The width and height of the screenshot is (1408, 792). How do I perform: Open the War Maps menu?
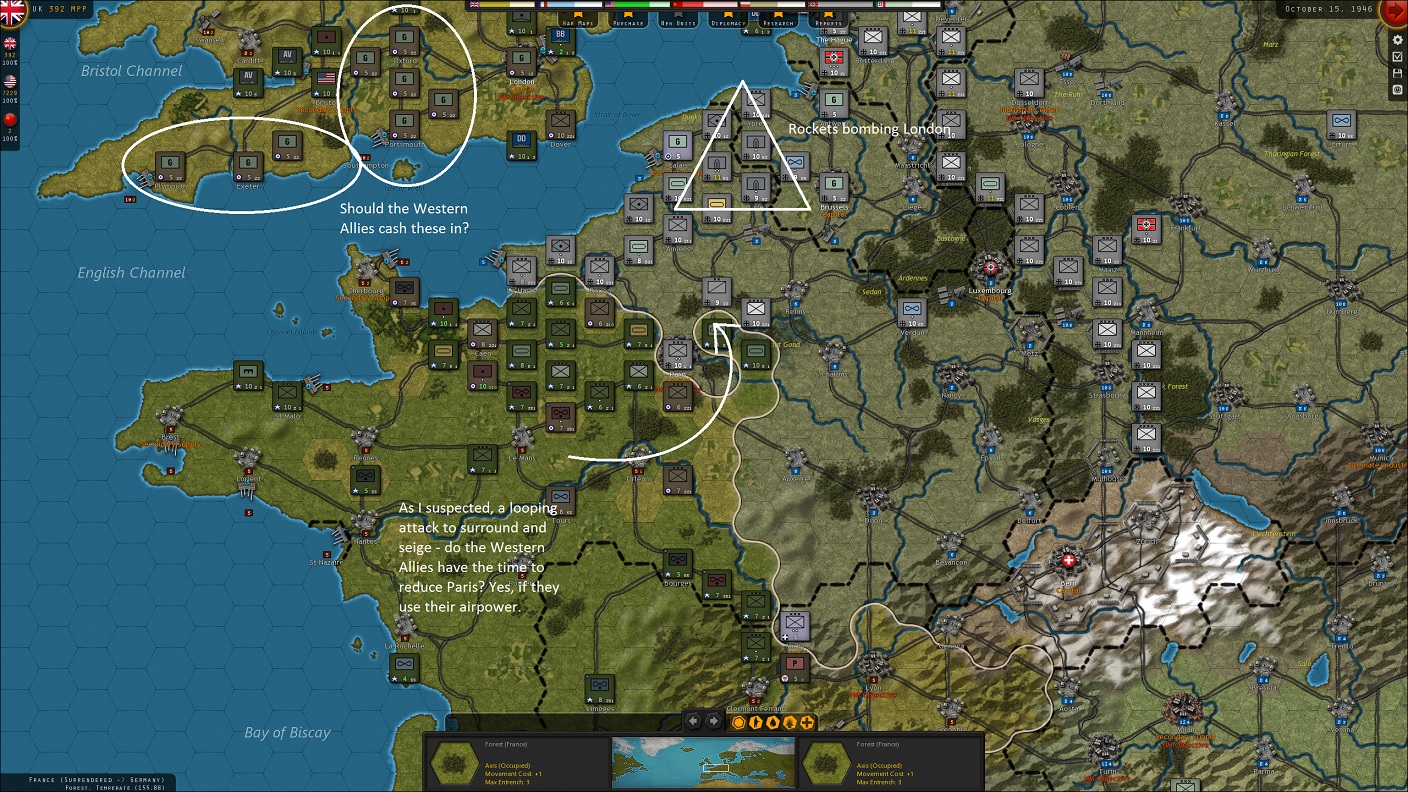pos(577,22)
